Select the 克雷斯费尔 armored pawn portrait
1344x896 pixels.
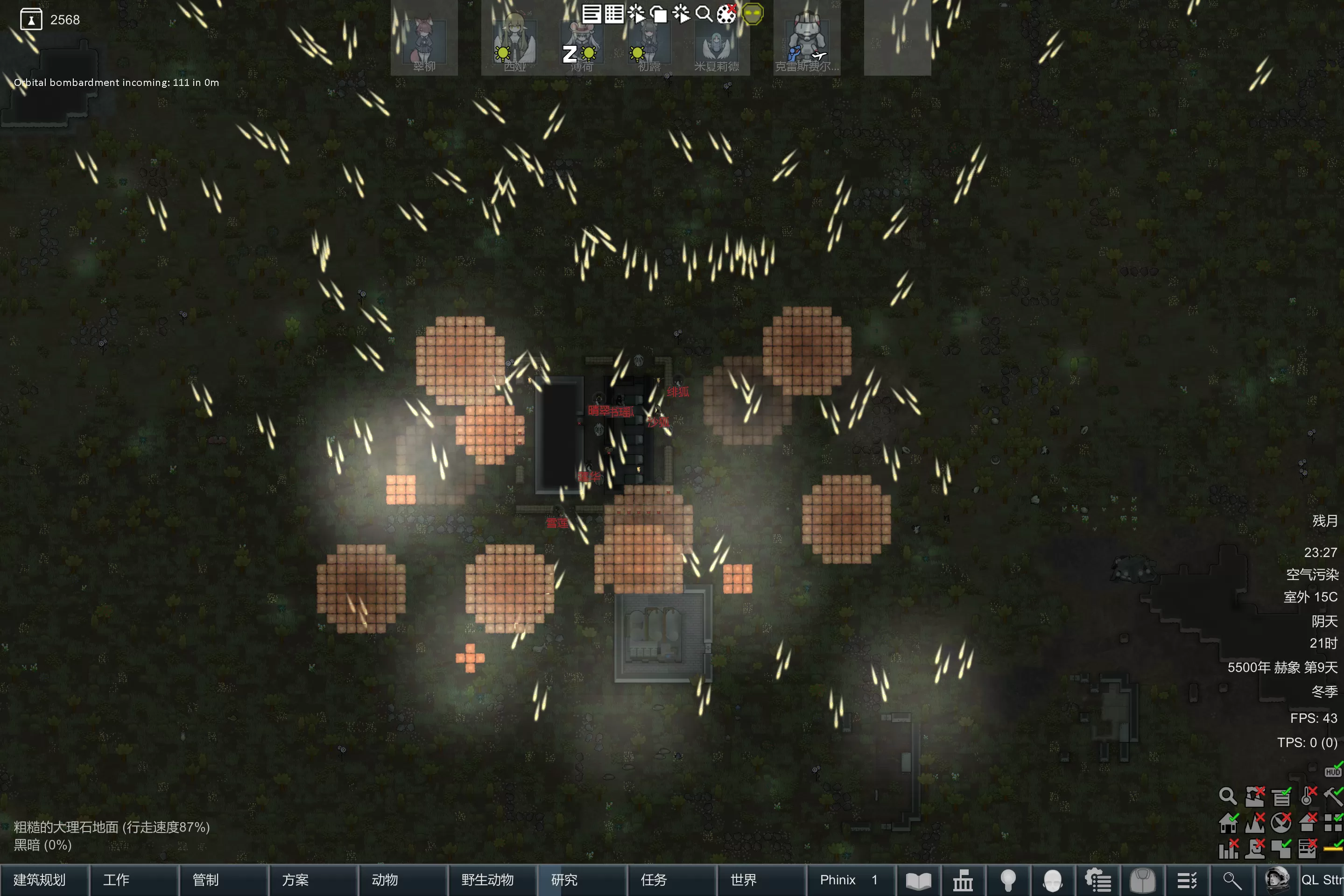[807, 40]
